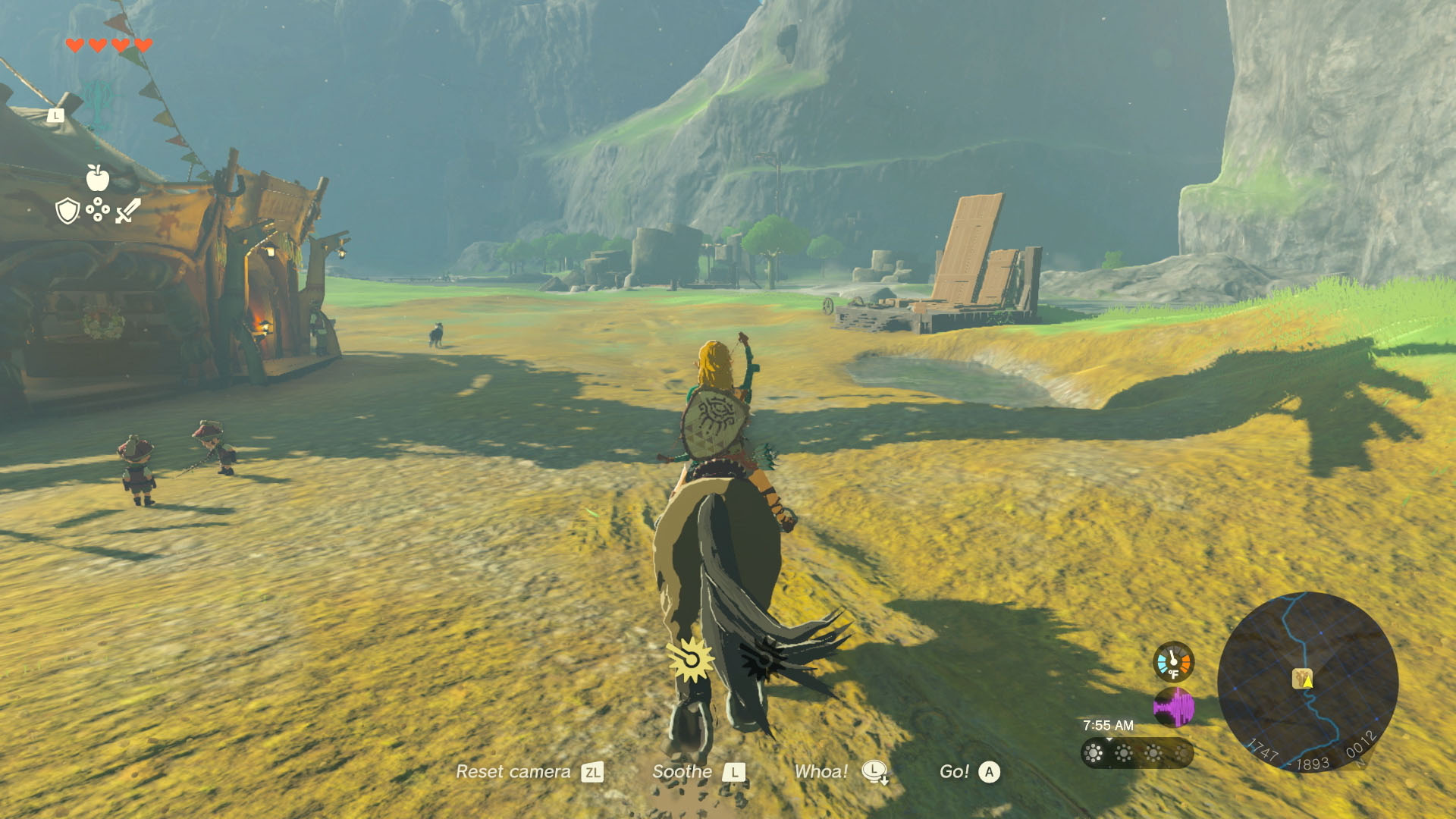Click the current-weather sun icon in the forecast bar
Viewport: 1456px width, 819px height.
[1093, 754]
